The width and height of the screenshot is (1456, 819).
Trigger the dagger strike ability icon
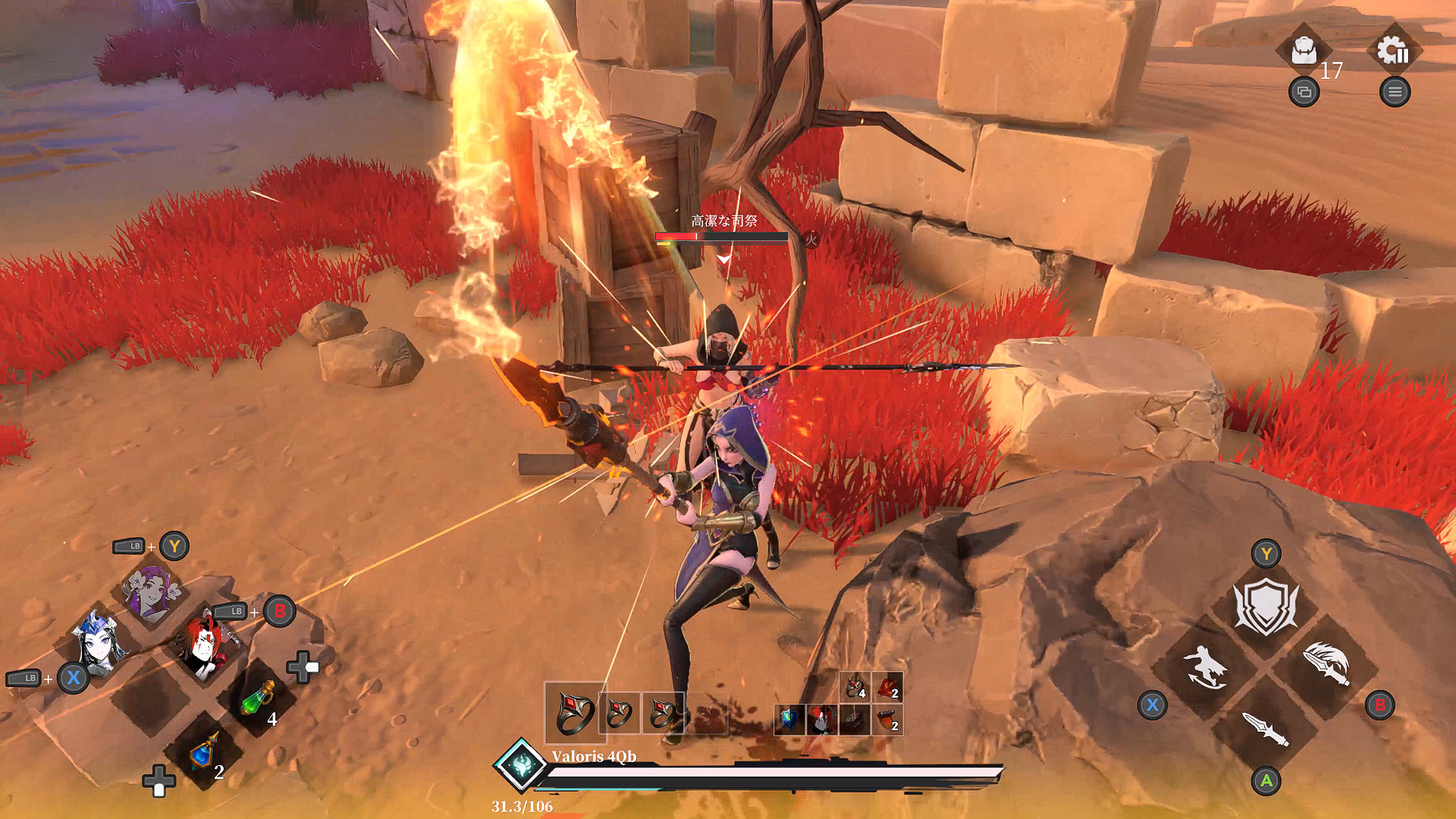click(1263, 731)
